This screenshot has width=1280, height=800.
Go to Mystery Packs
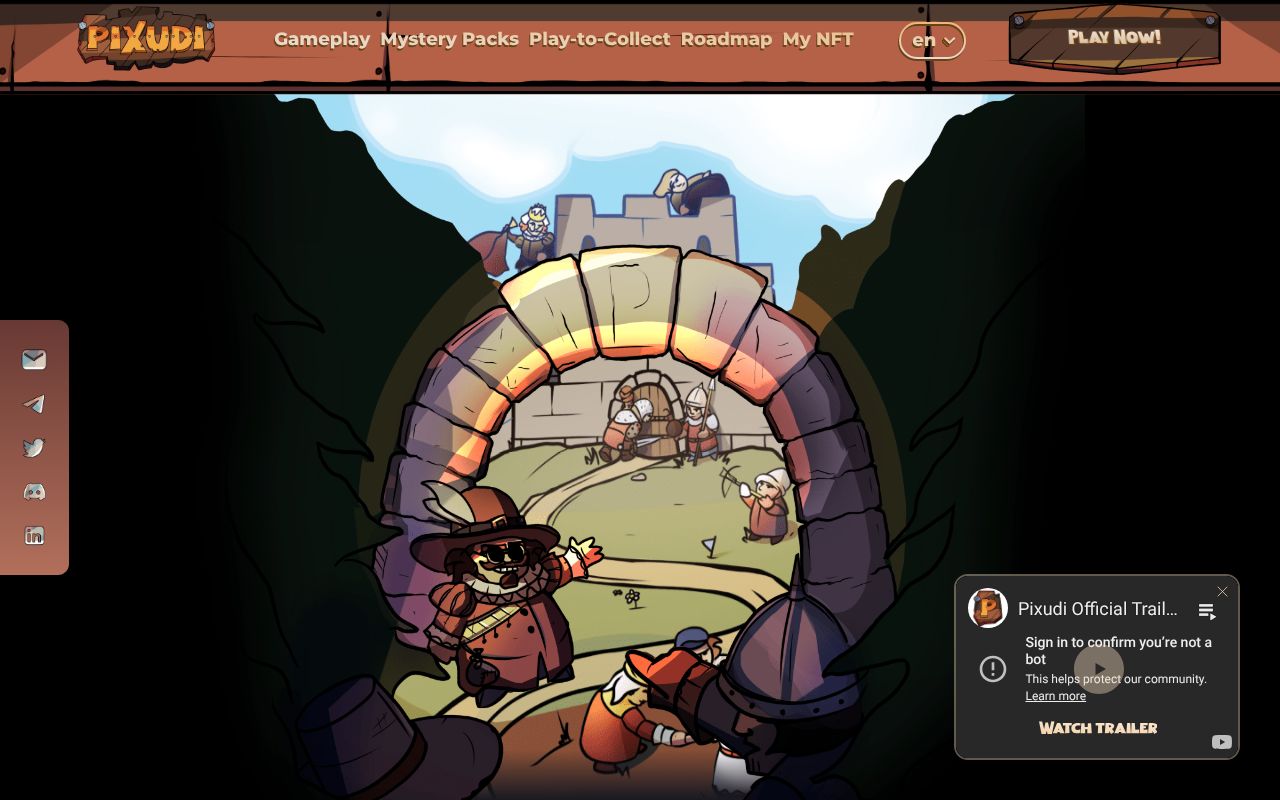tap(449, 39)
